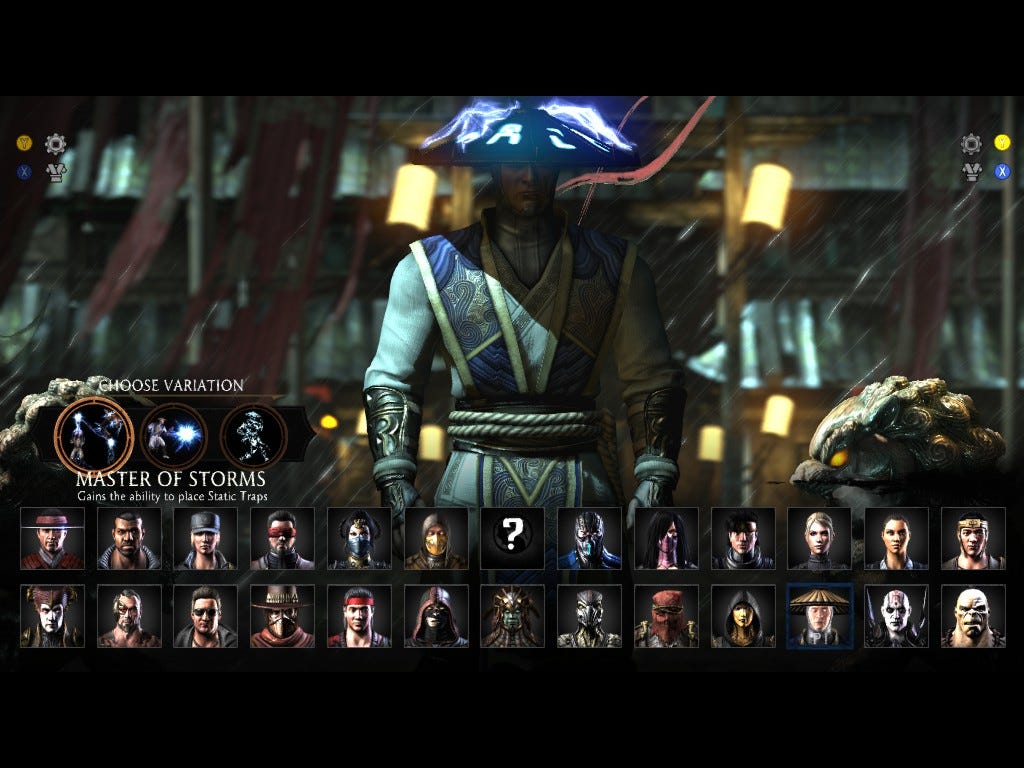Pick the glowing silhouette variation icon
The image size is (1024, 768).
click(x=253, y=435)
